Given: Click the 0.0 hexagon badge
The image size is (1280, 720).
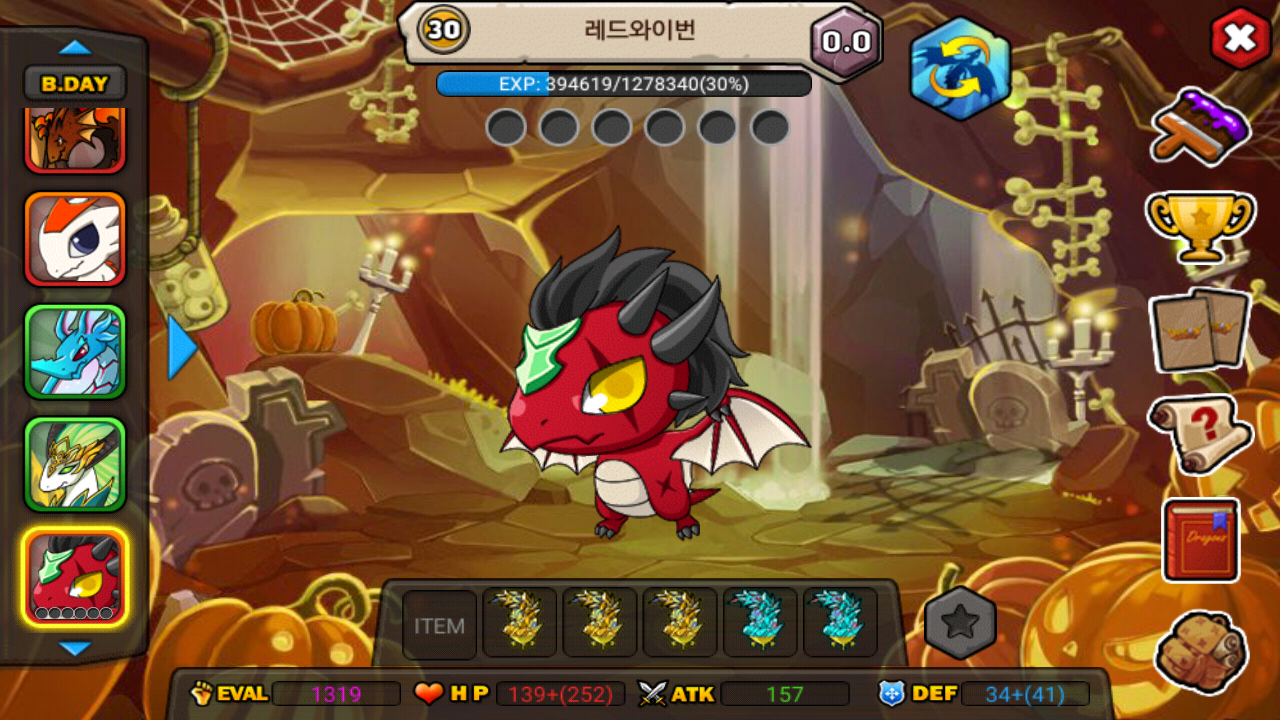Looking at the screenshot, I should click(846, 43).
